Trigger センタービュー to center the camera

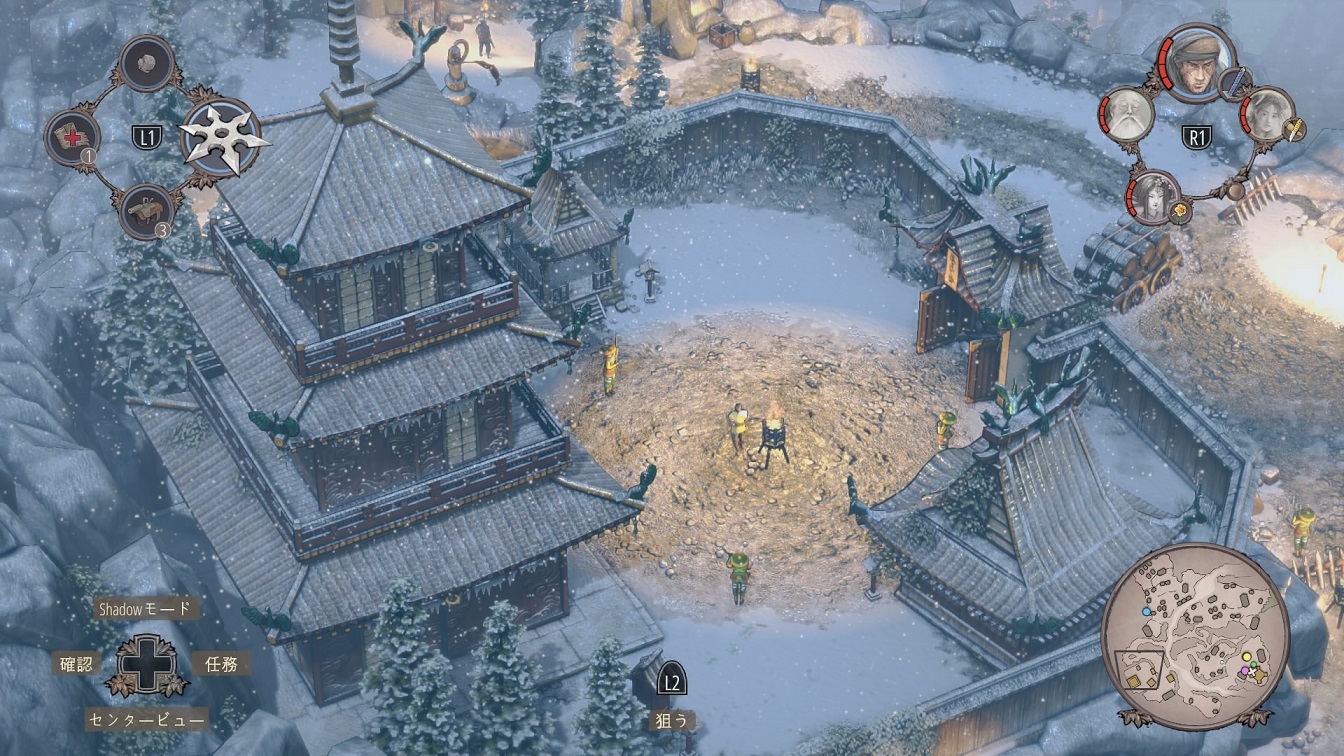point(147,719)
